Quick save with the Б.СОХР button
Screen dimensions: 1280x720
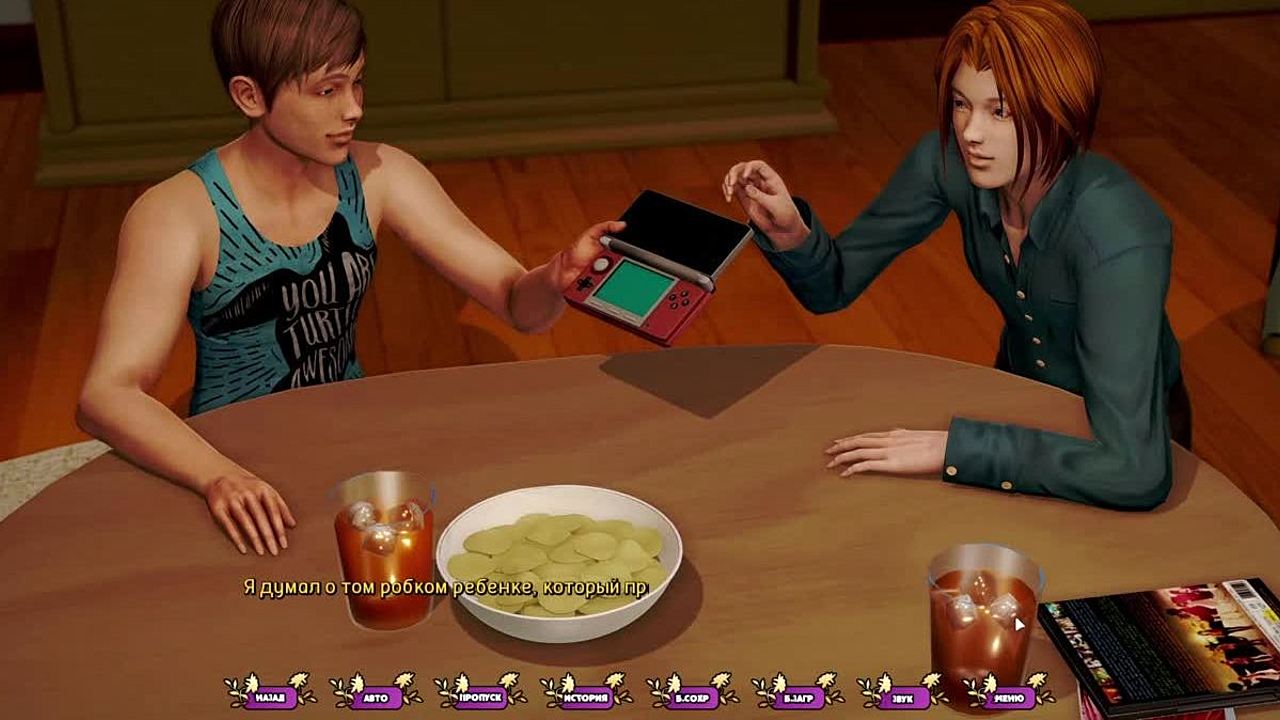tap(692, 694)
